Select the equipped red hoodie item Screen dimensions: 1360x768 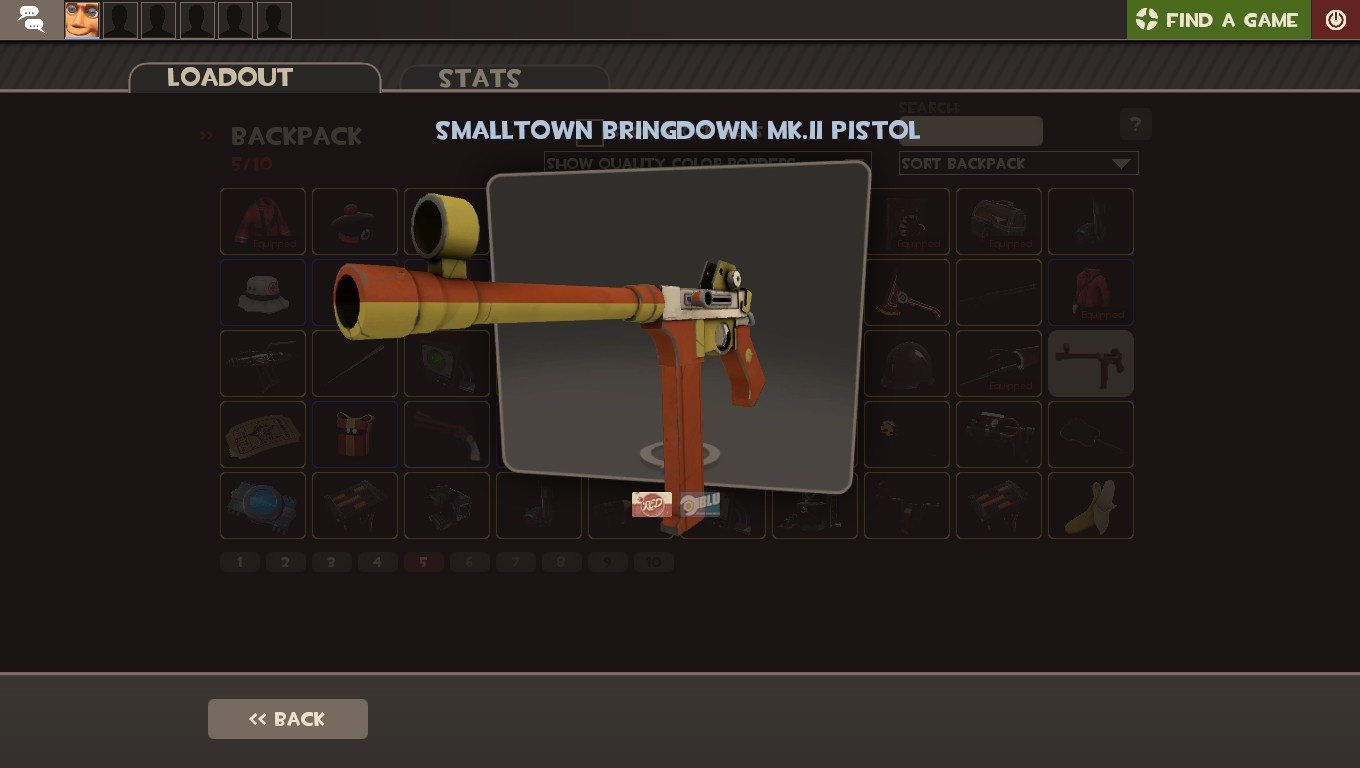point(1091,292)
